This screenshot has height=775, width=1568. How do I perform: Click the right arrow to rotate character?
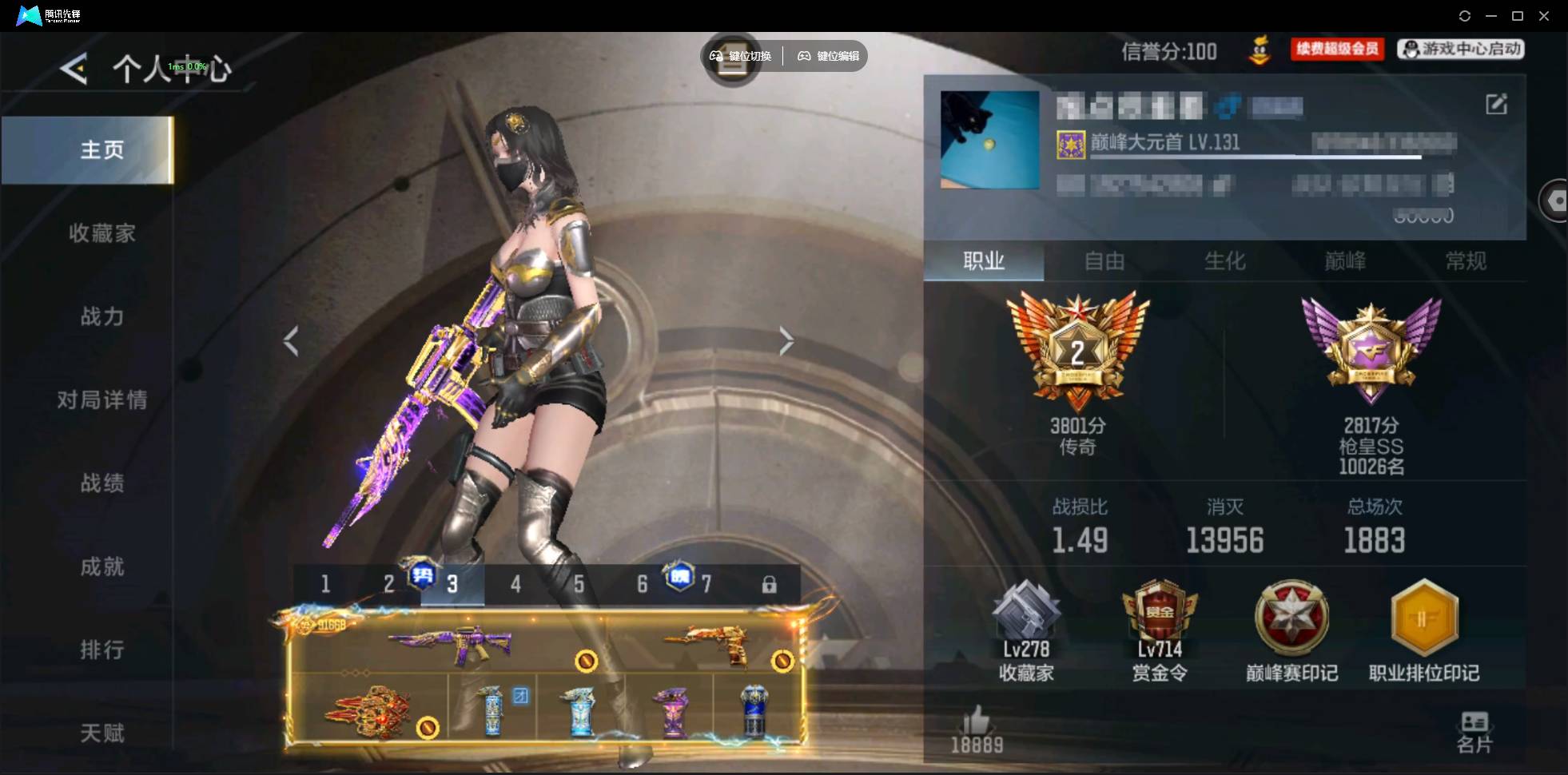786,341
